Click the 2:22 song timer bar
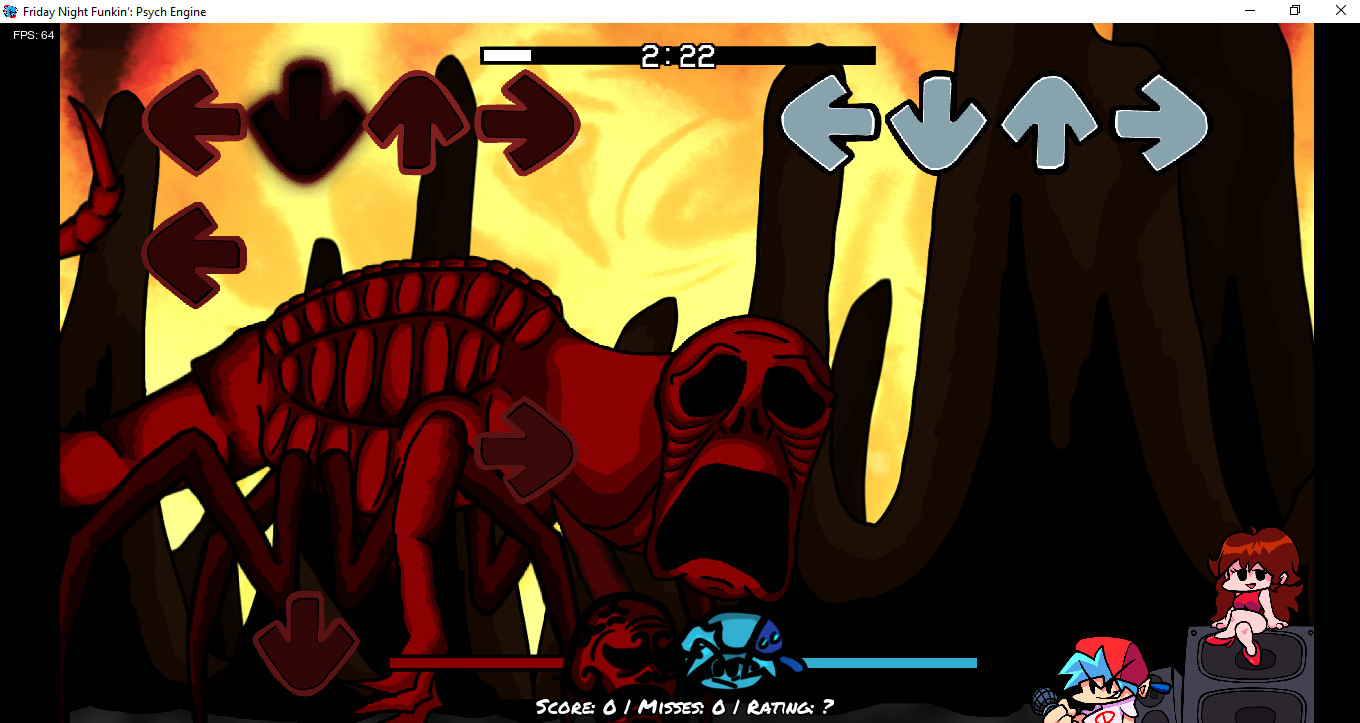This screenshot has height=723, width=1360. point(679,56)
